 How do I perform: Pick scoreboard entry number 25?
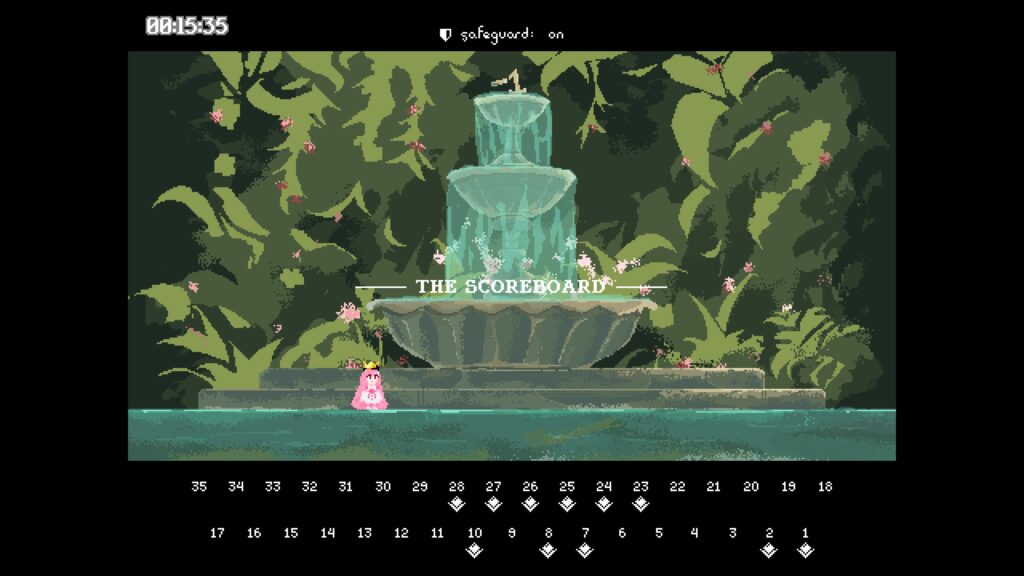point(567,487)
